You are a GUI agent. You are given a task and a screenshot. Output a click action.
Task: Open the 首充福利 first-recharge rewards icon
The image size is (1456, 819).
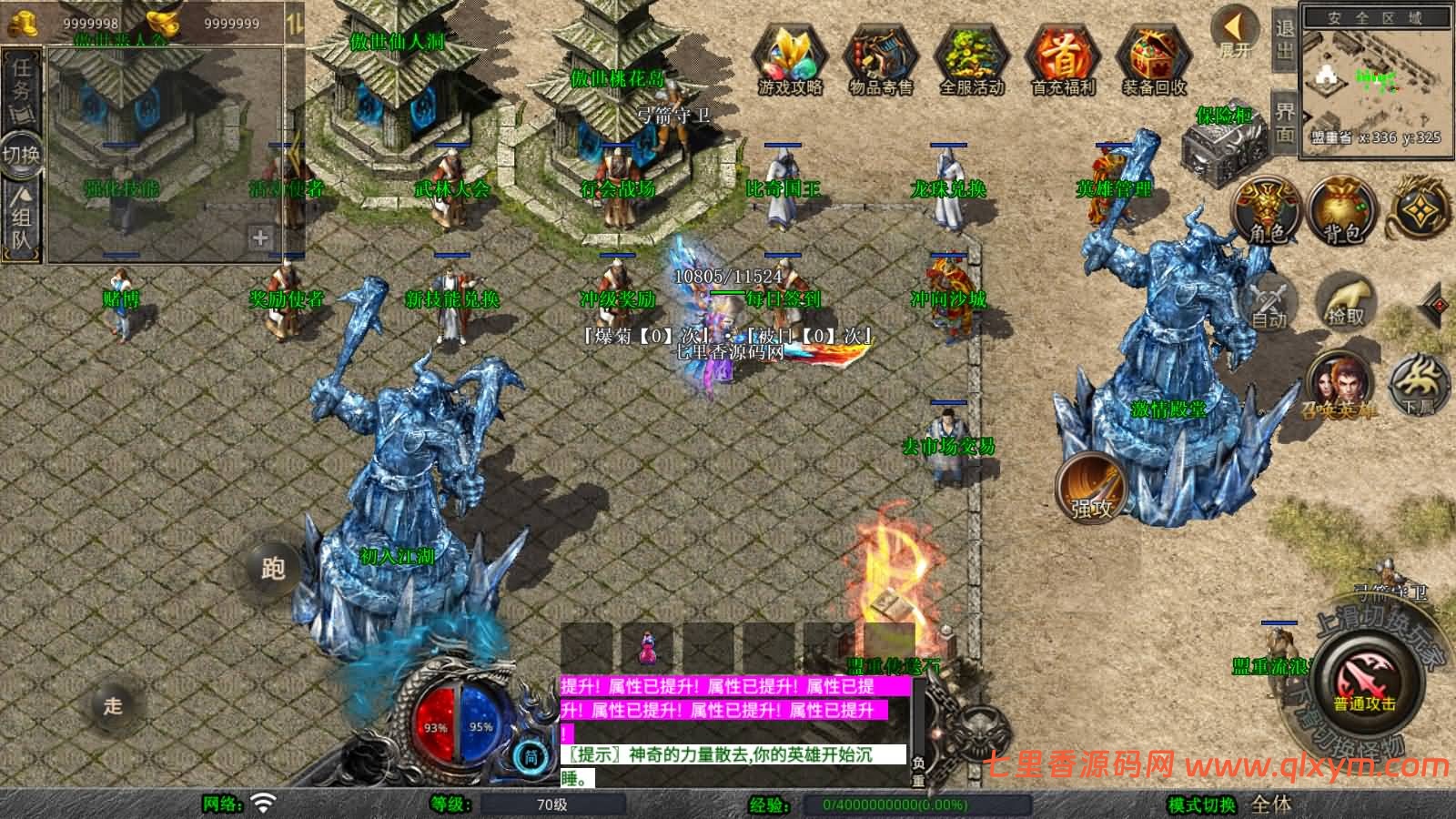[x=1065, y=55]
